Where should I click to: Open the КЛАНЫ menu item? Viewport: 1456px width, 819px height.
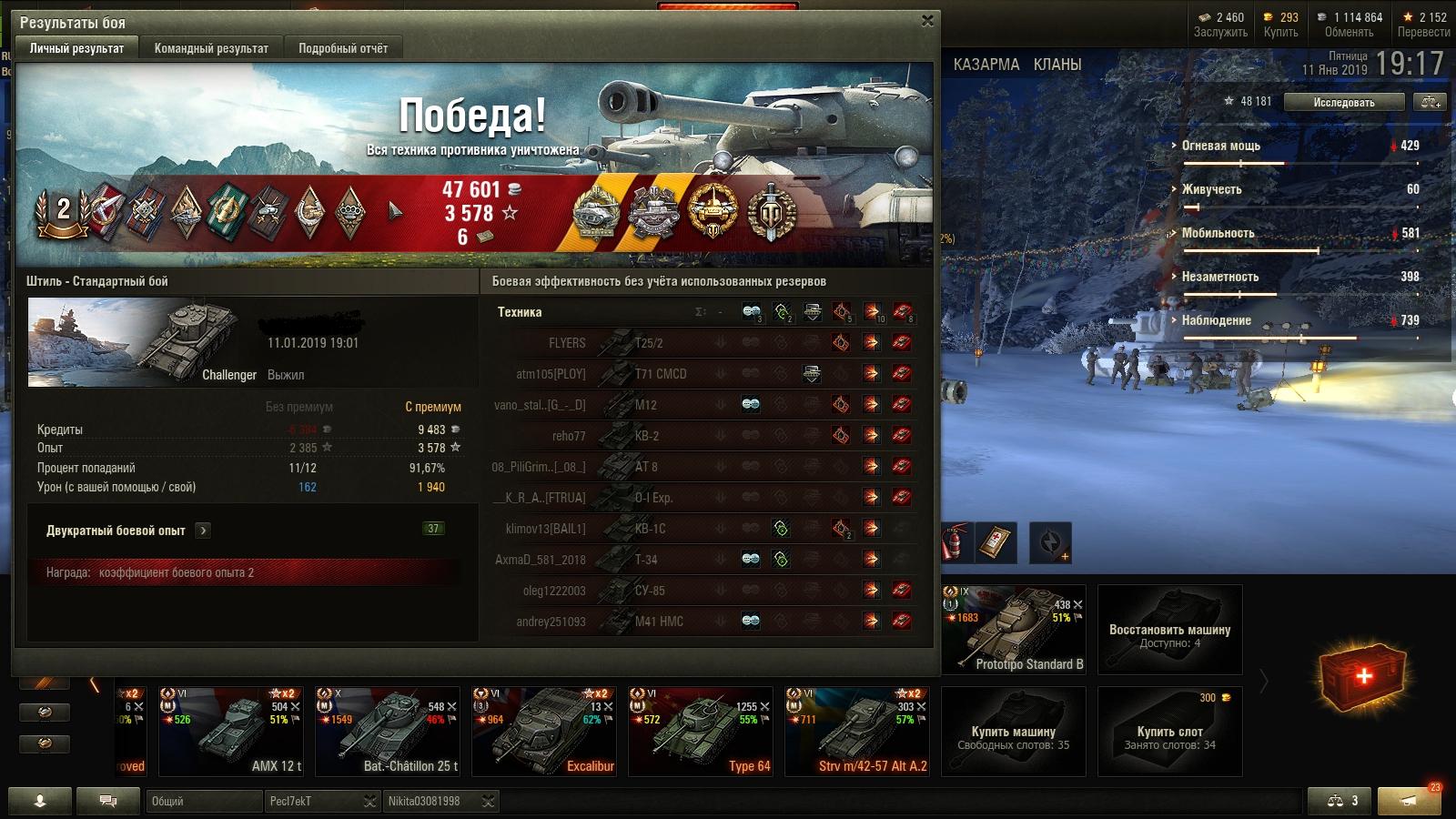click(x=1057, y=65)
